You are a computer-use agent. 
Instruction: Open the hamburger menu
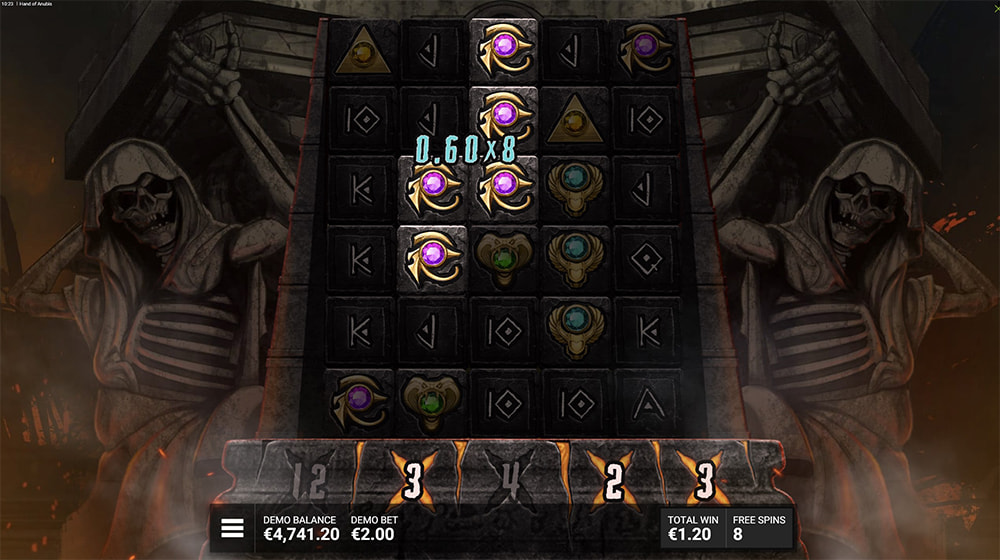point(232,529)
